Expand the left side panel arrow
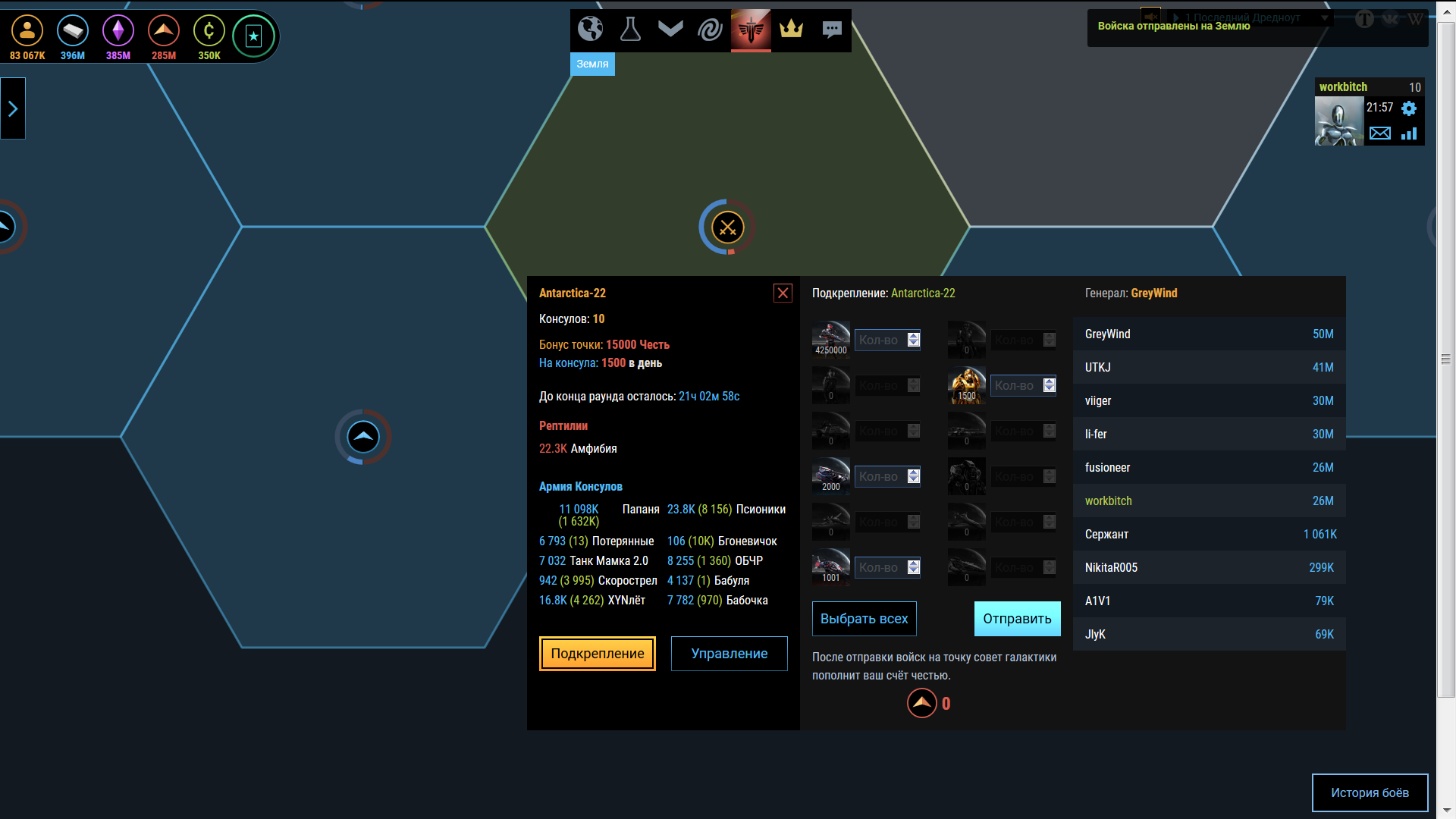 pos(13,108)
